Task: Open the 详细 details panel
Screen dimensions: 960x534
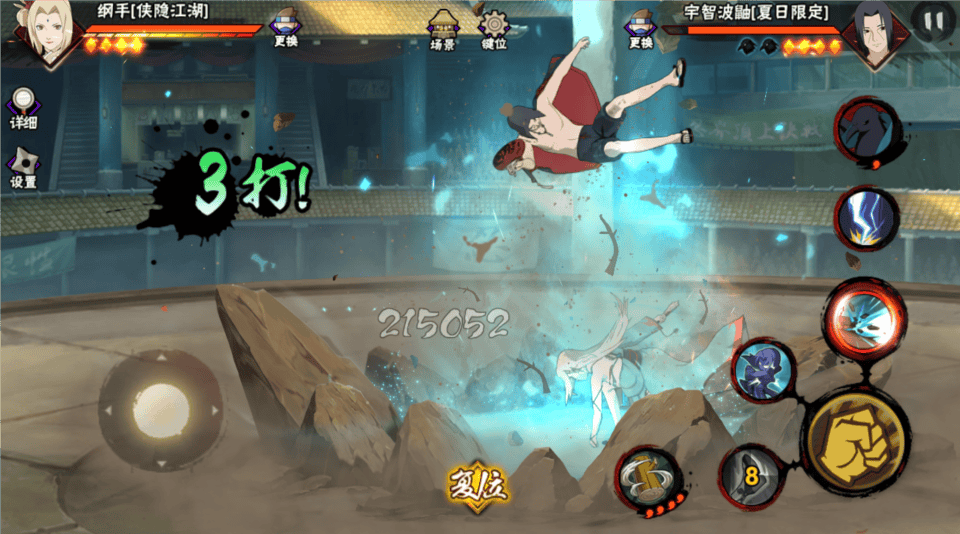Action: point(23,108)
